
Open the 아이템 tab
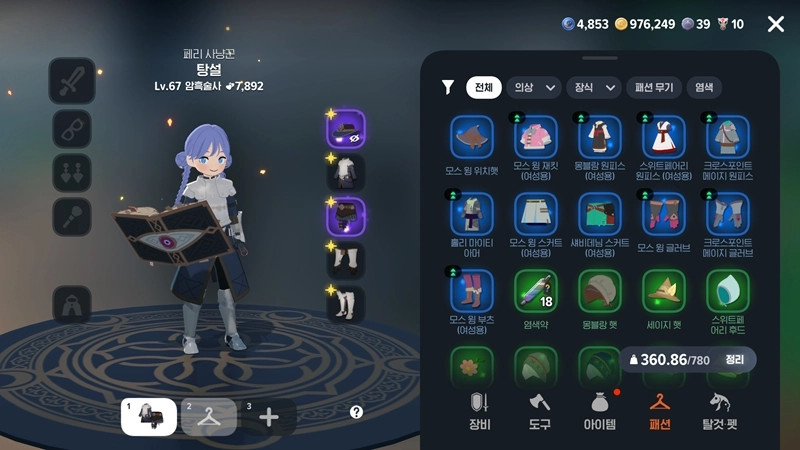[600, 411]
